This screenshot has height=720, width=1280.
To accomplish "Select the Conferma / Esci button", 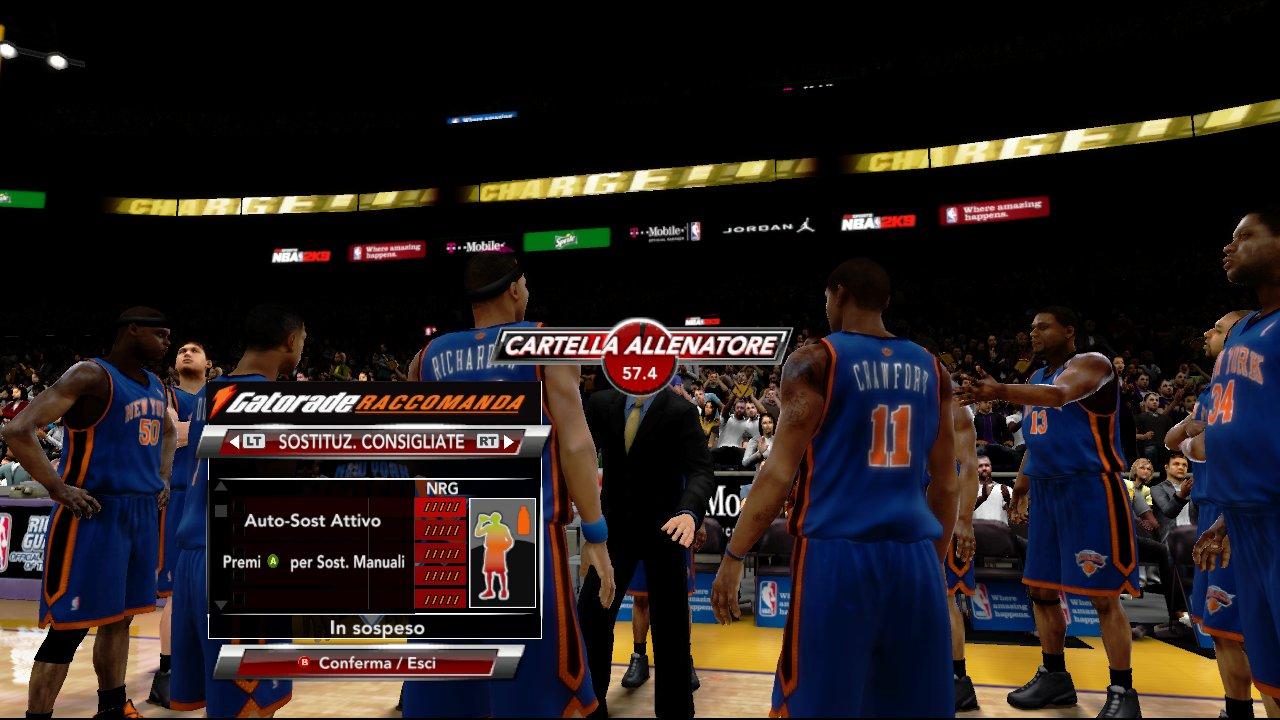I will [368, 663].
